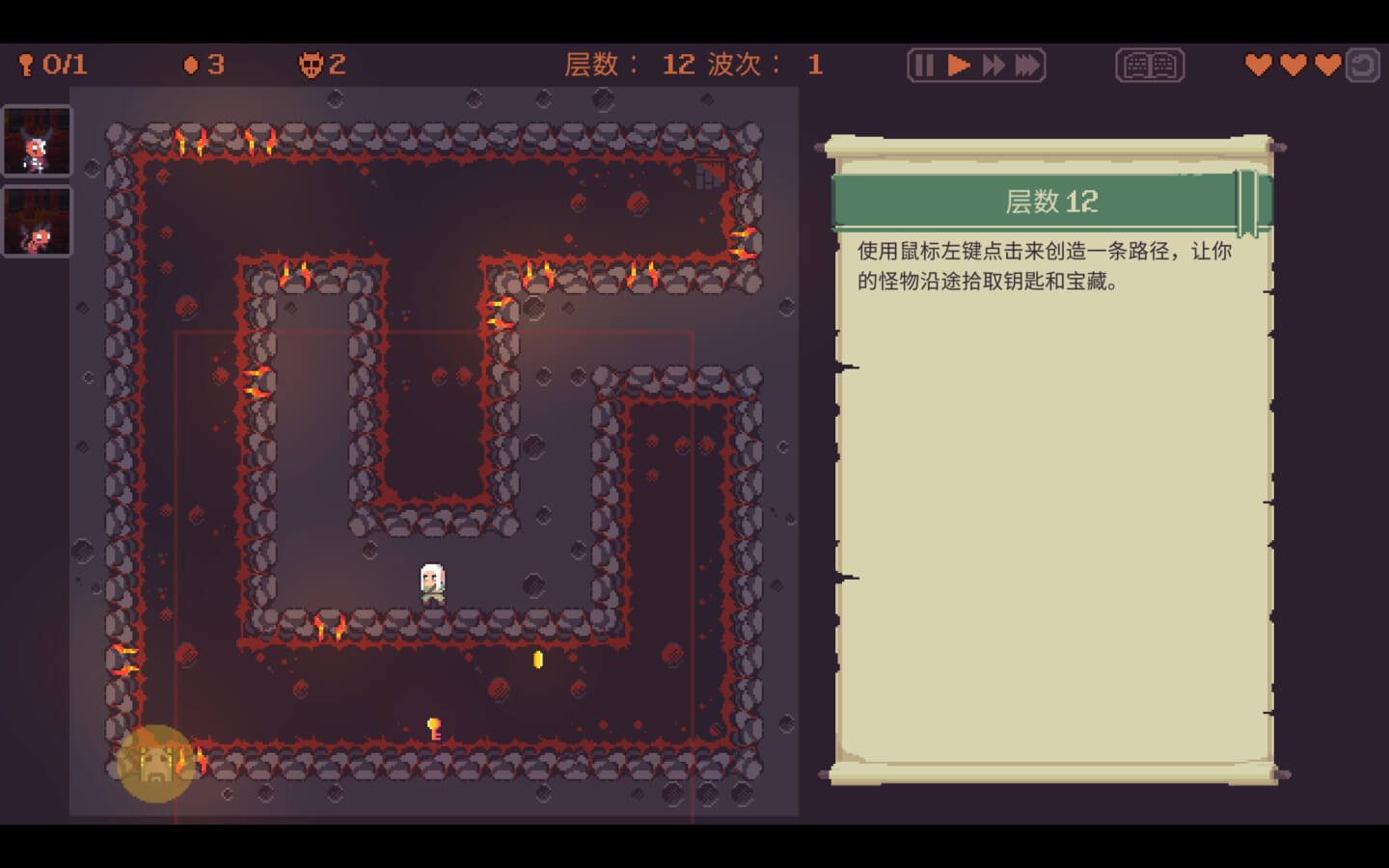This screenshot has height=868, width=1389.
Task: Choose the small crawling imp portrait
Action: pyautogui.click(x=38, y=223)
